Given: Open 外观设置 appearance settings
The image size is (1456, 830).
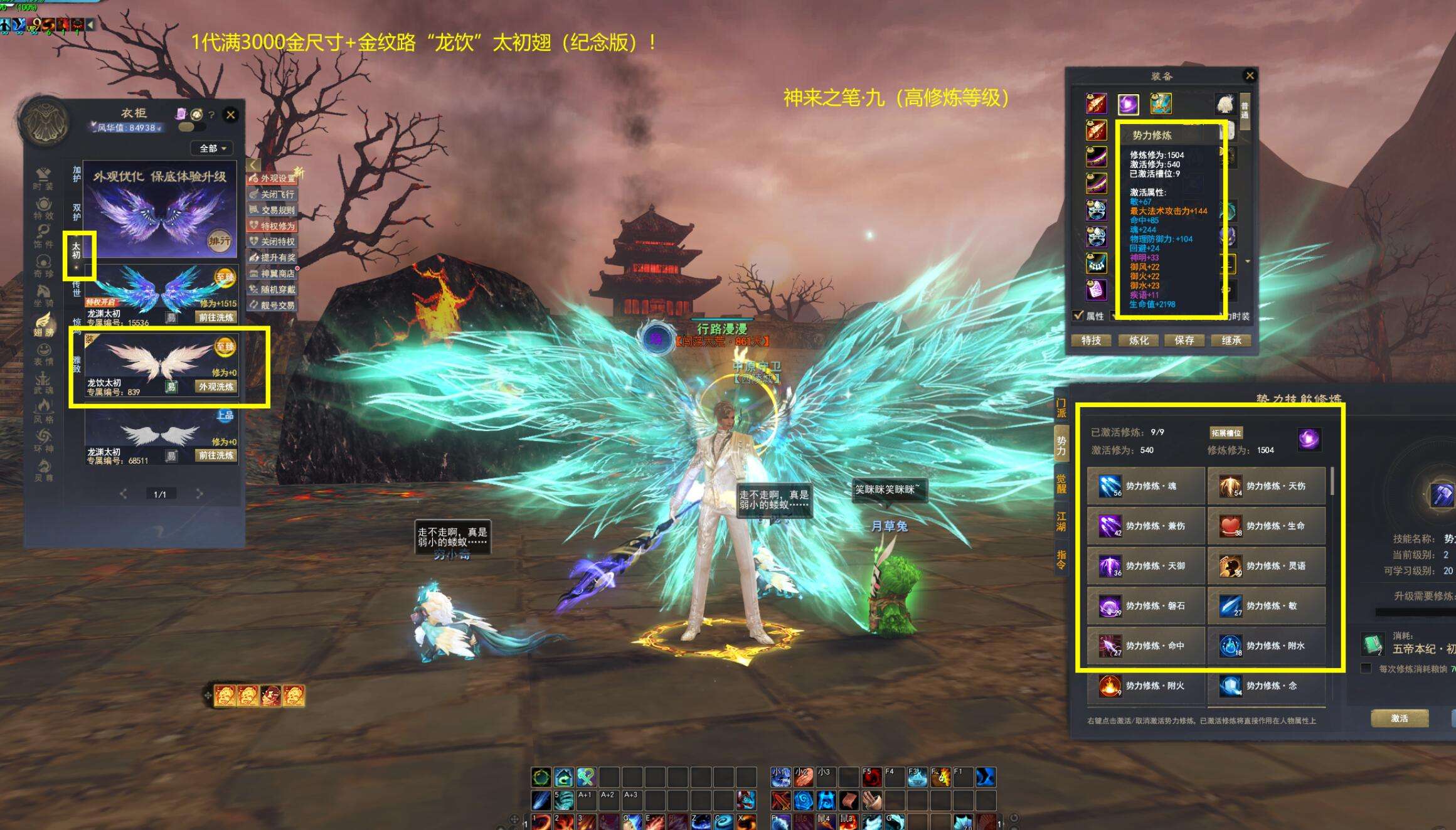Looking at the screenshot, I should [272, 178].
